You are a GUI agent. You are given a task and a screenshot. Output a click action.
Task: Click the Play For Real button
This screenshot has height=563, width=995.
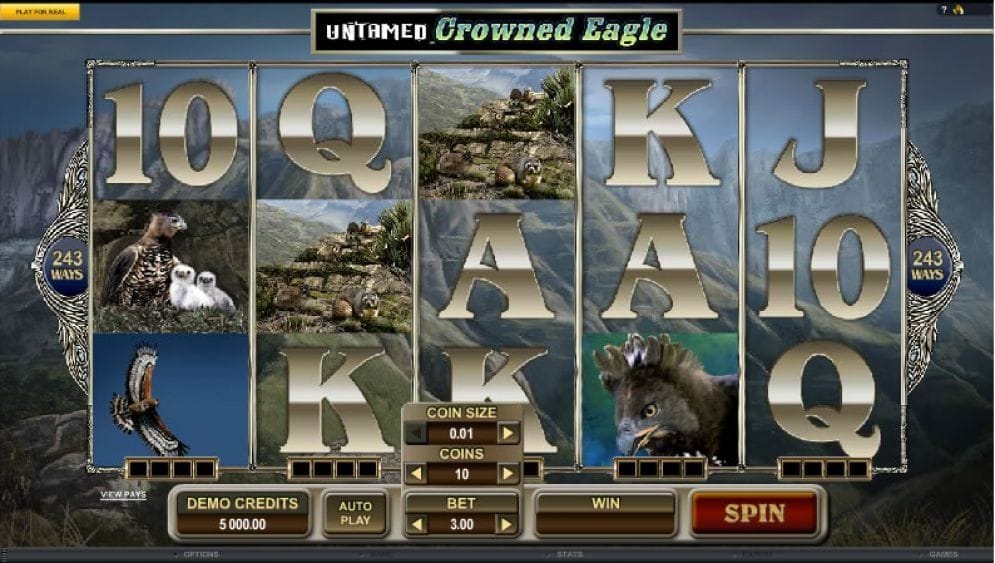tap(40, 12)
